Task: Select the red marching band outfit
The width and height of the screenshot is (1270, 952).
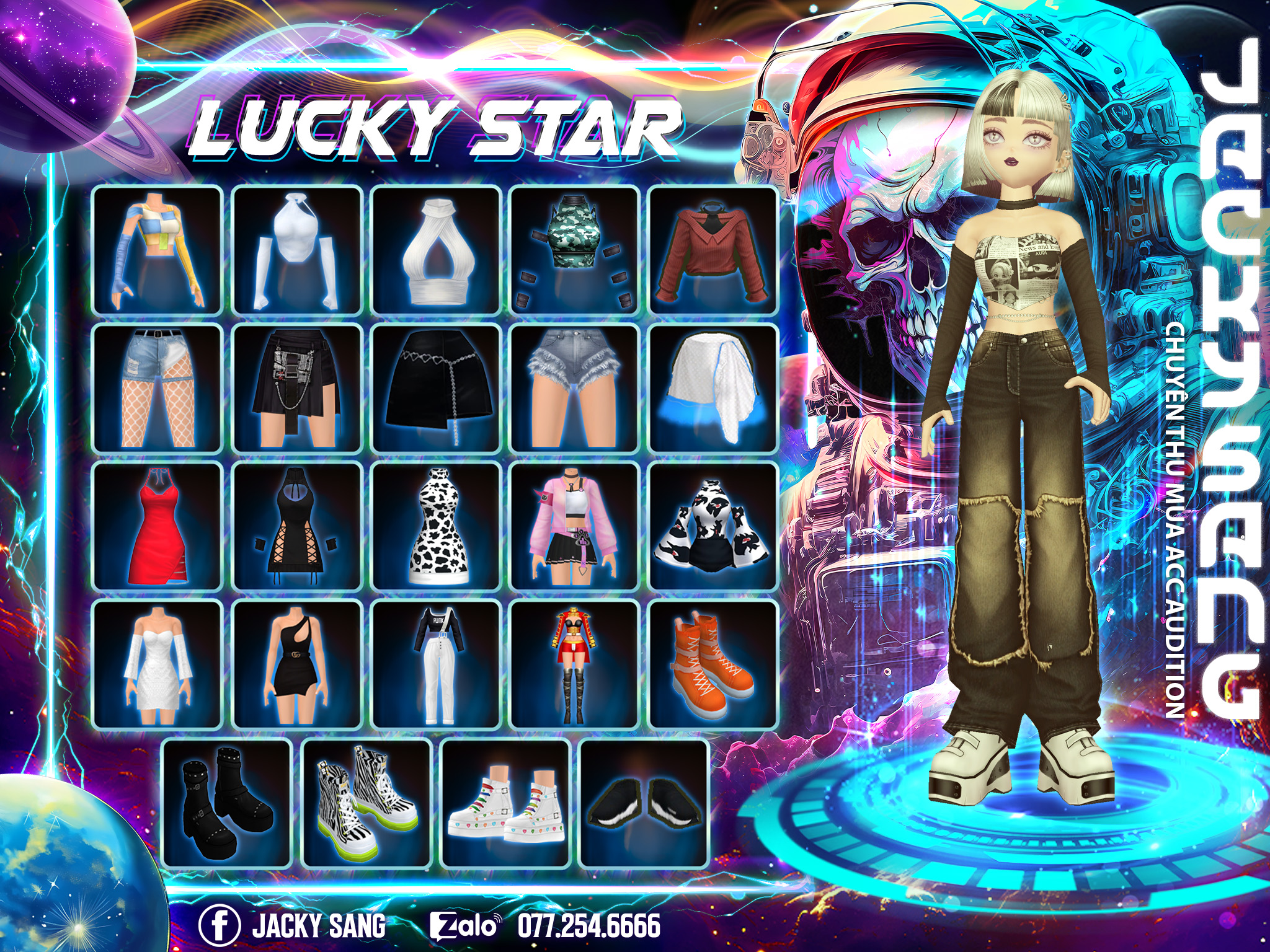Action: click(x=574, y=664)
